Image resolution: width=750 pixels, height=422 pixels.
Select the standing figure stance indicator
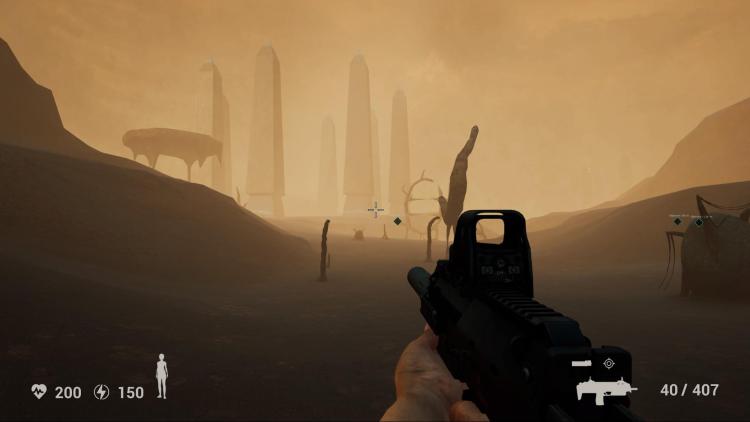(x=161, y=376)
